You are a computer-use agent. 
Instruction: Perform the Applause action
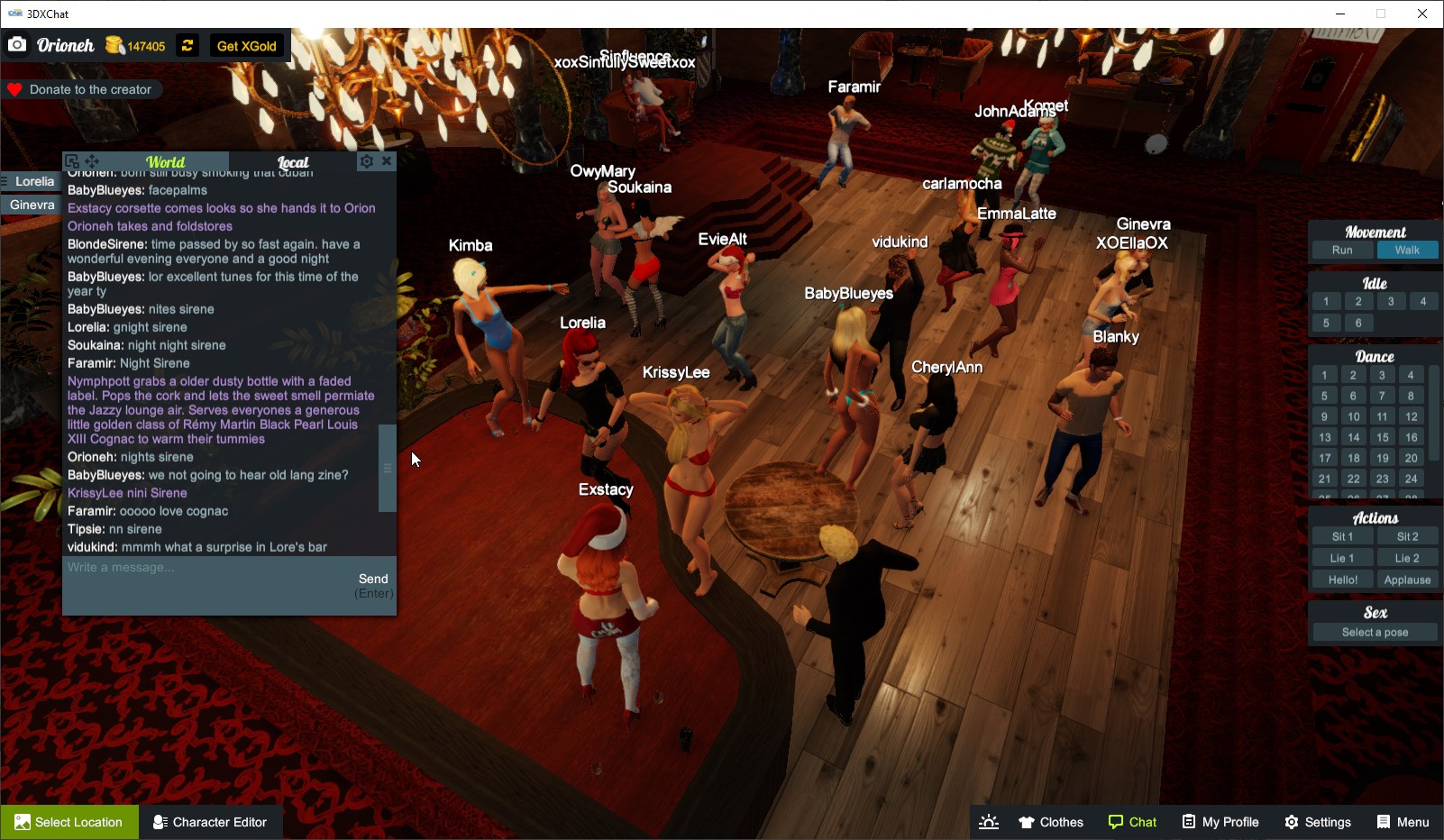[x=1408, y=580]
